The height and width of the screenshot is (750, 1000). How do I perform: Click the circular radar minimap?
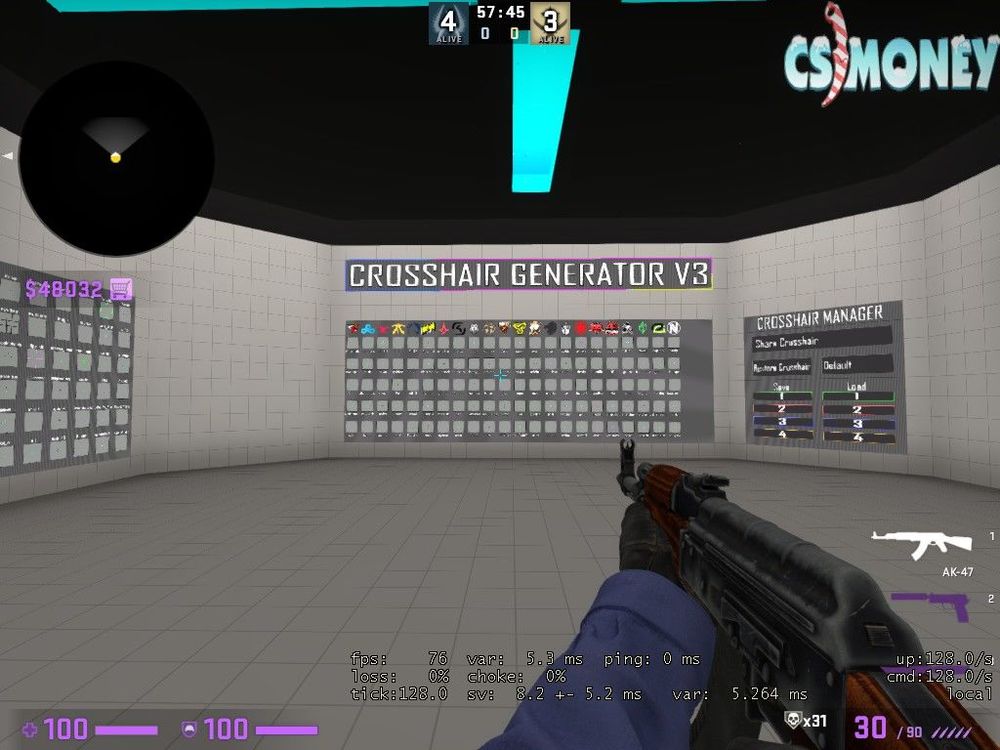pos(115,158)
